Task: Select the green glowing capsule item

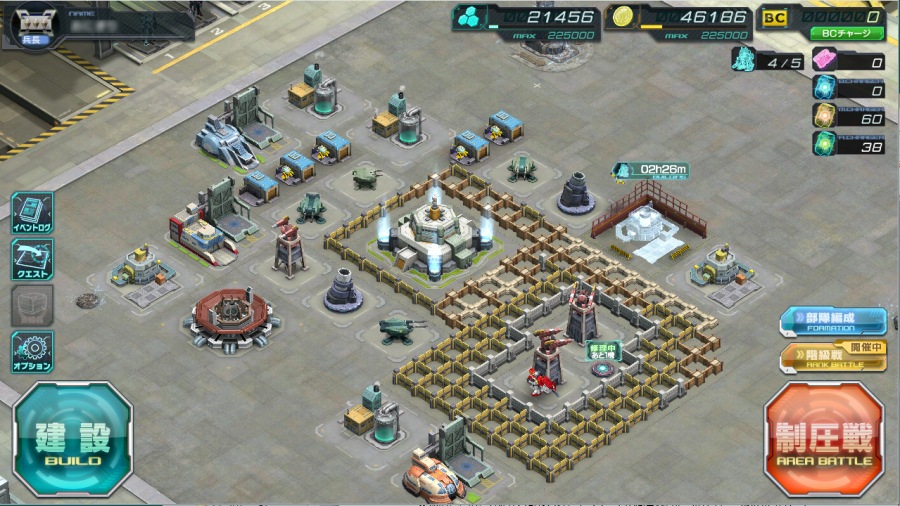Action: (826, 145)
